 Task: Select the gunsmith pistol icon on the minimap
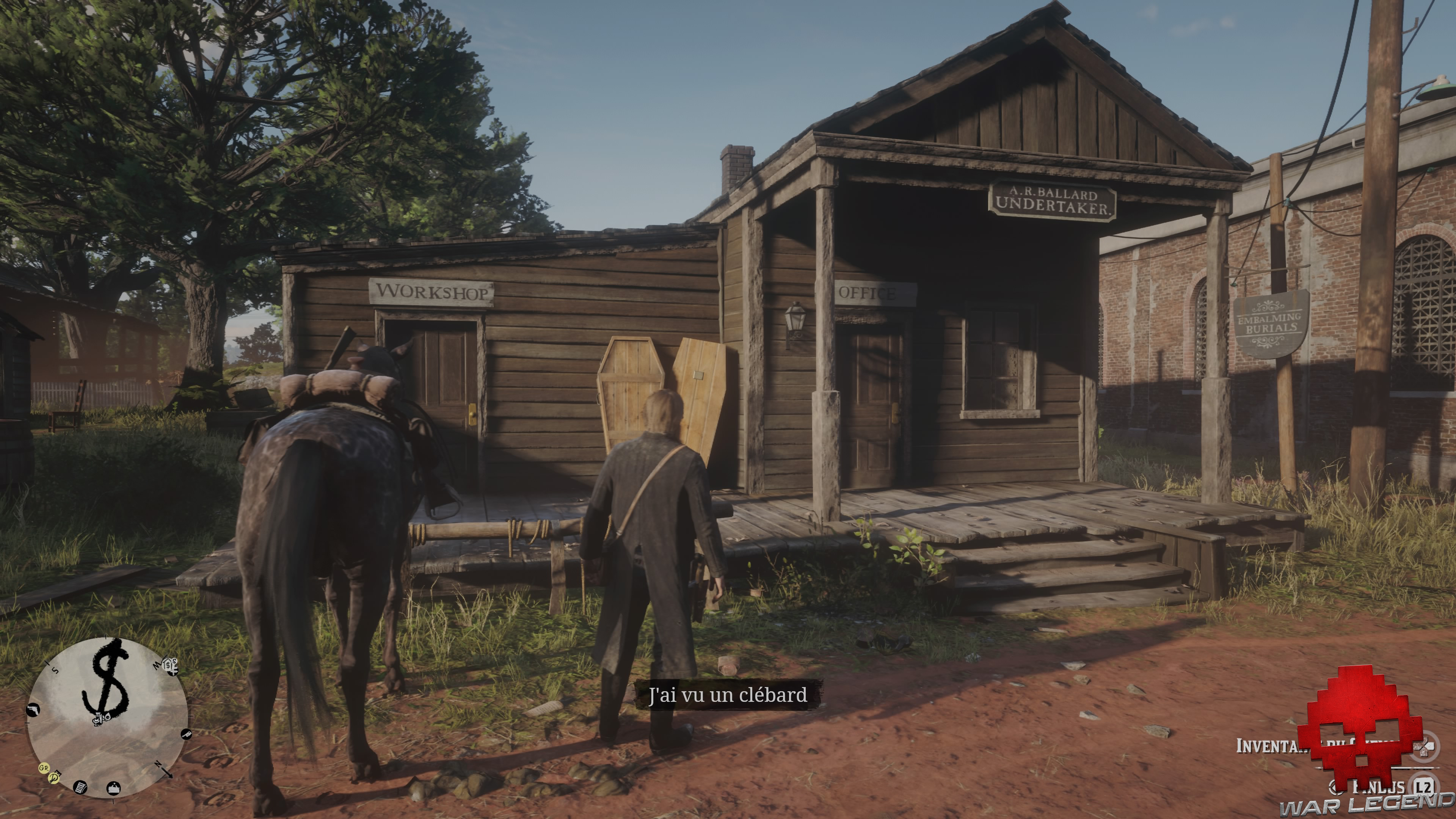pos(33,711)
